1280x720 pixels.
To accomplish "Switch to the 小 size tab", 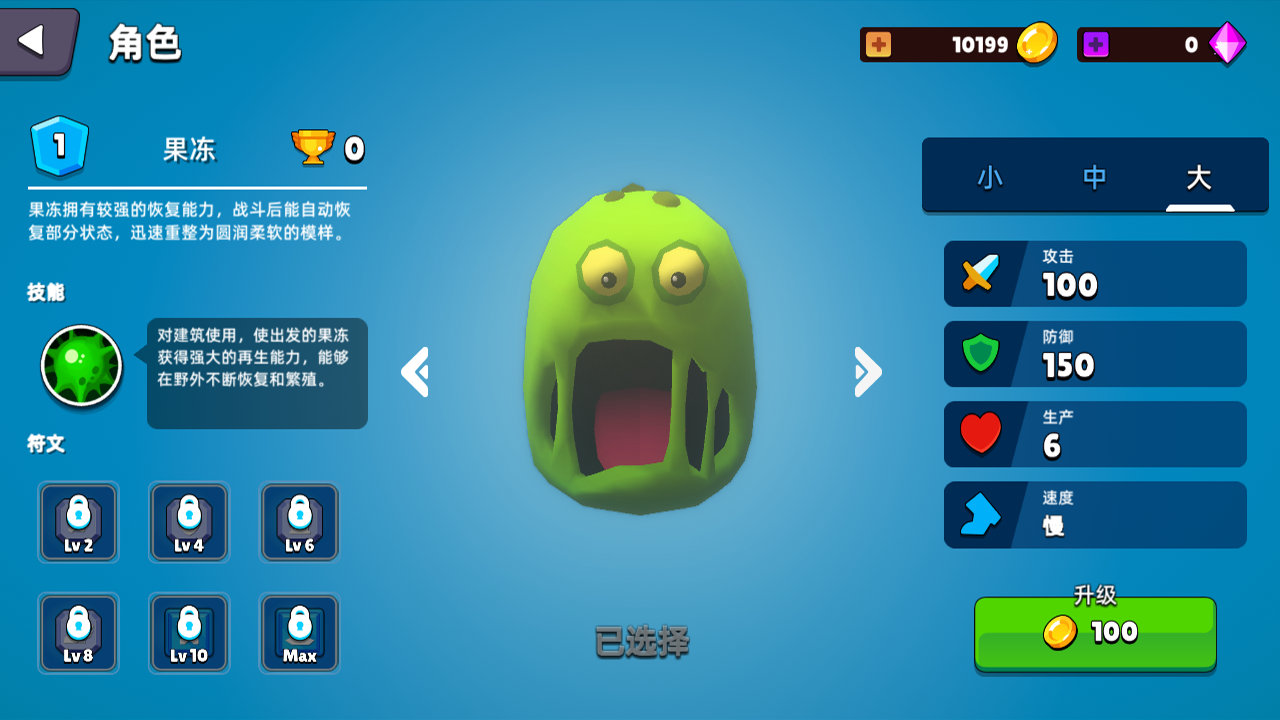I will coord(990,178).
